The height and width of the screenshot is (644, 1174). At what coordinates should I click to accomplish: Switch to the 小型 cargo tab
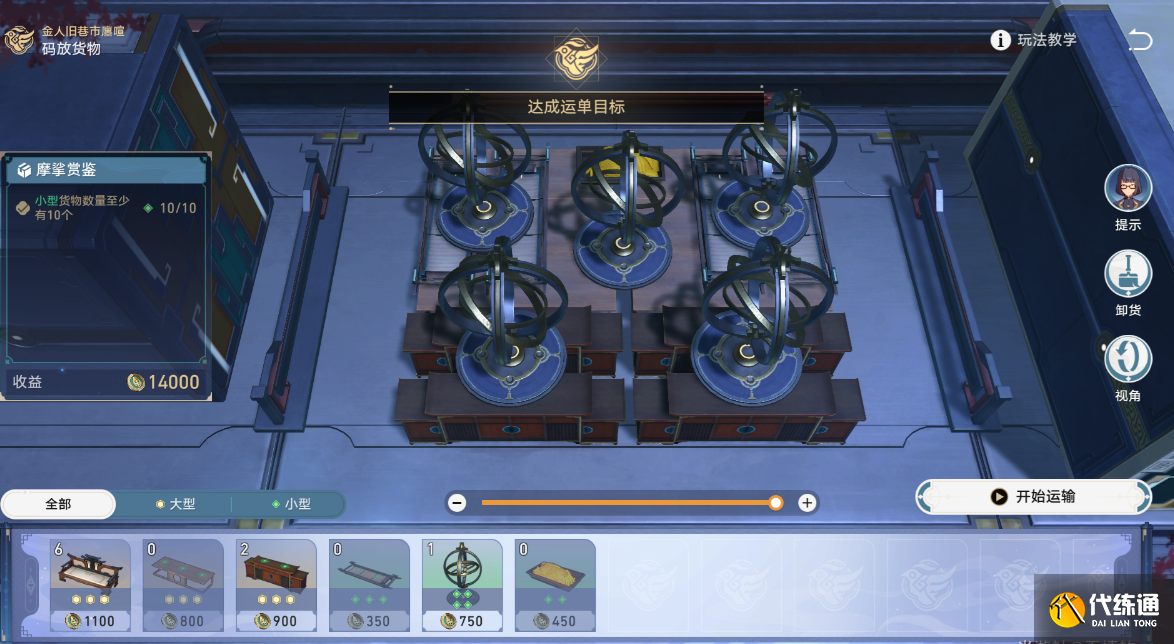click(x=290, y=504)
